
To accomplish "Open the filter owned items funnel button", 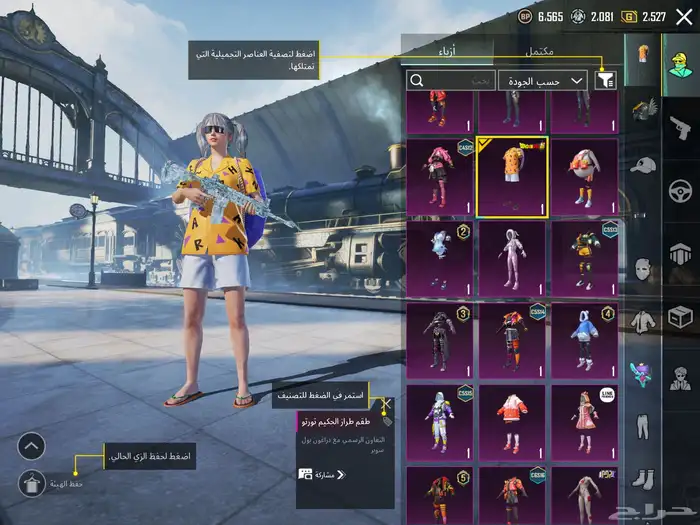I will [x=605, y=80].
